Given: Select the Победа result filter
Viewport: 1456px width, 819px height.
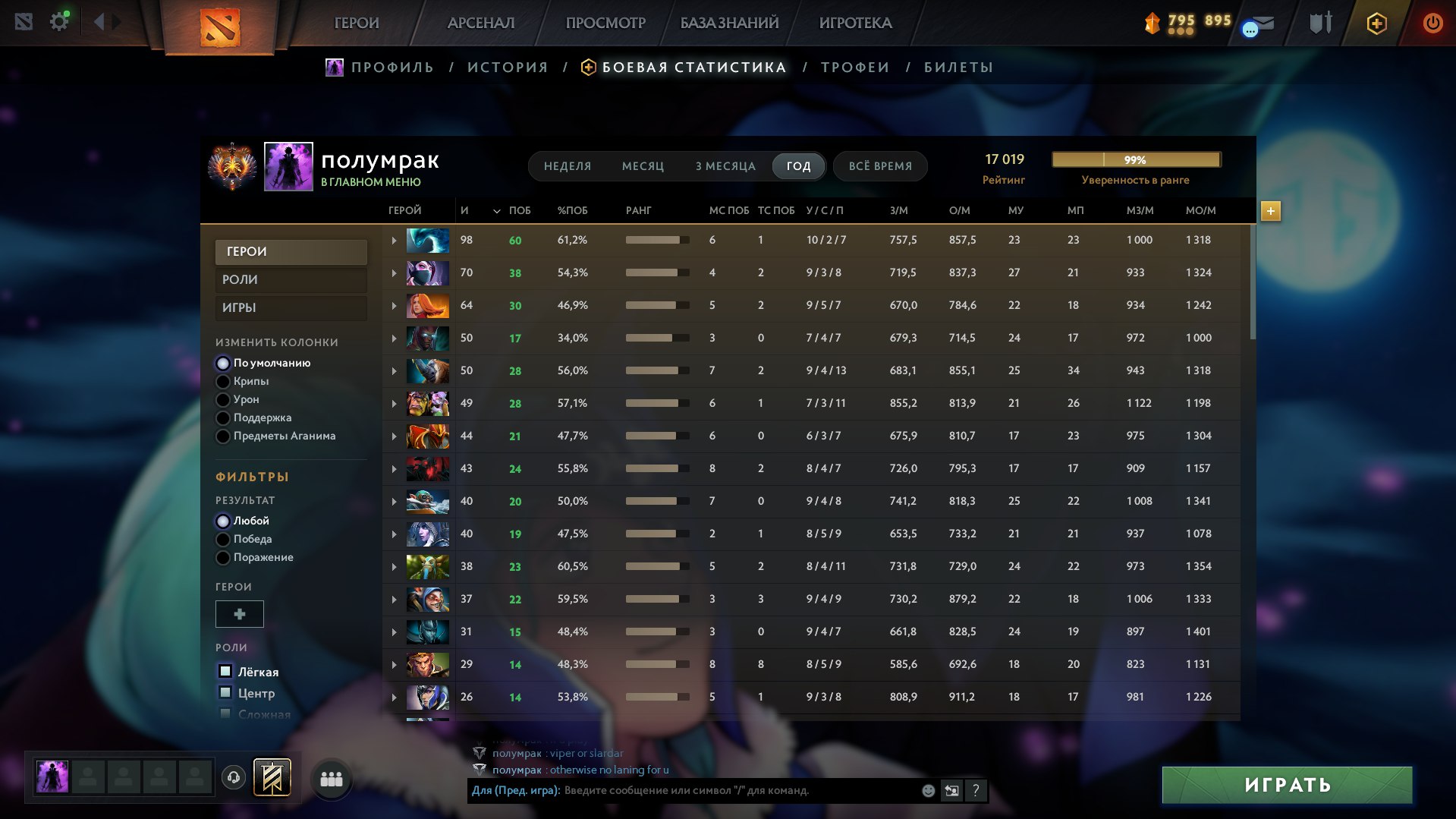Looking at the screenshot, I should pyautogui.click(x=222, y=539).
